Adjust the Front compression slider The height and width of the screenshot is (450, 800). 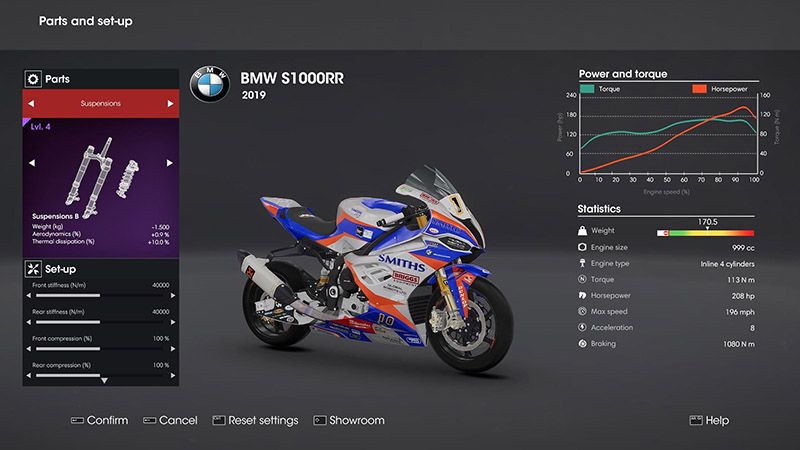click(100, 350)
